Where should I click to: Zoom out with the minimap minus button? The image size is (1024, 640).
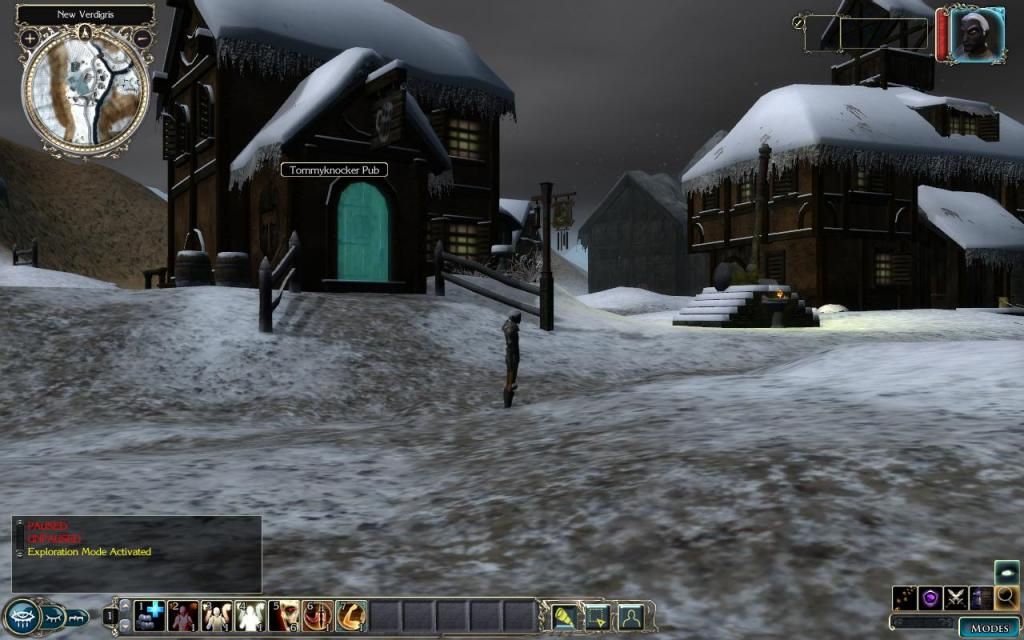[x=141, y=38]
